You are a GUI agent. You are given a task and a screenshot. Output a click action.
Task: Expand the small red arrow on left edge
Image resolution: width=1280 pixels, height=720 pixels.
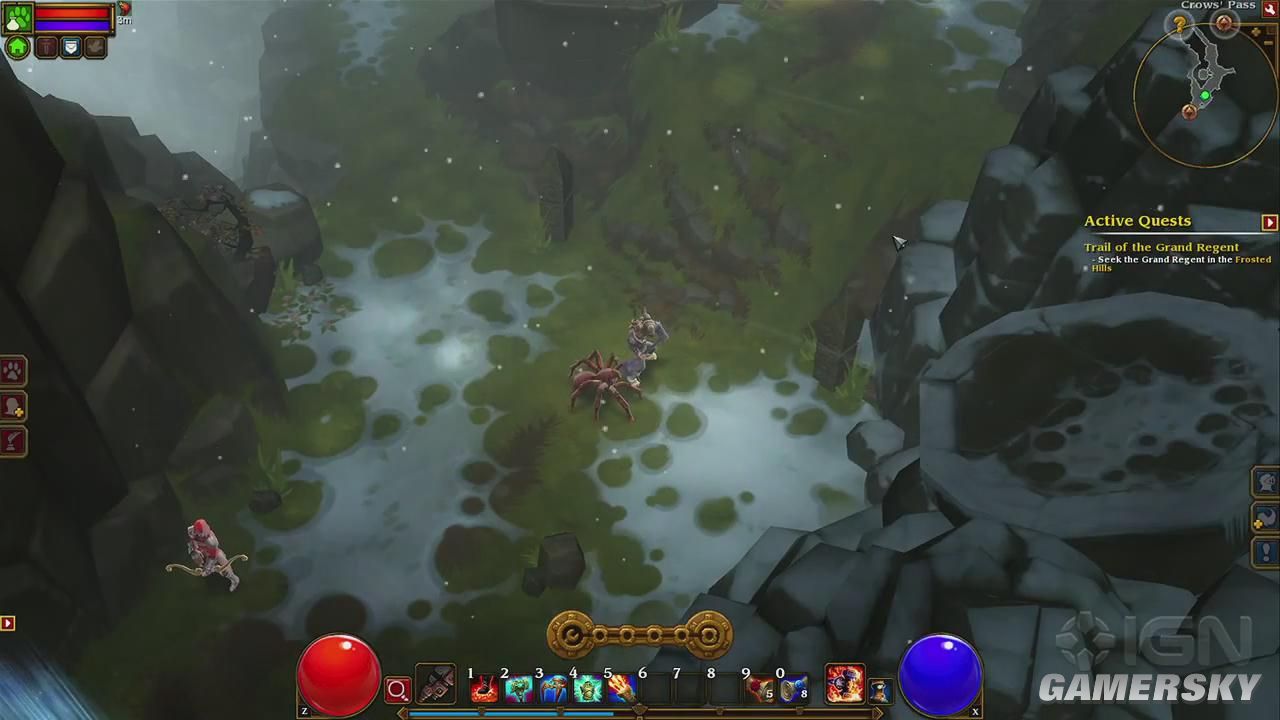7,623
